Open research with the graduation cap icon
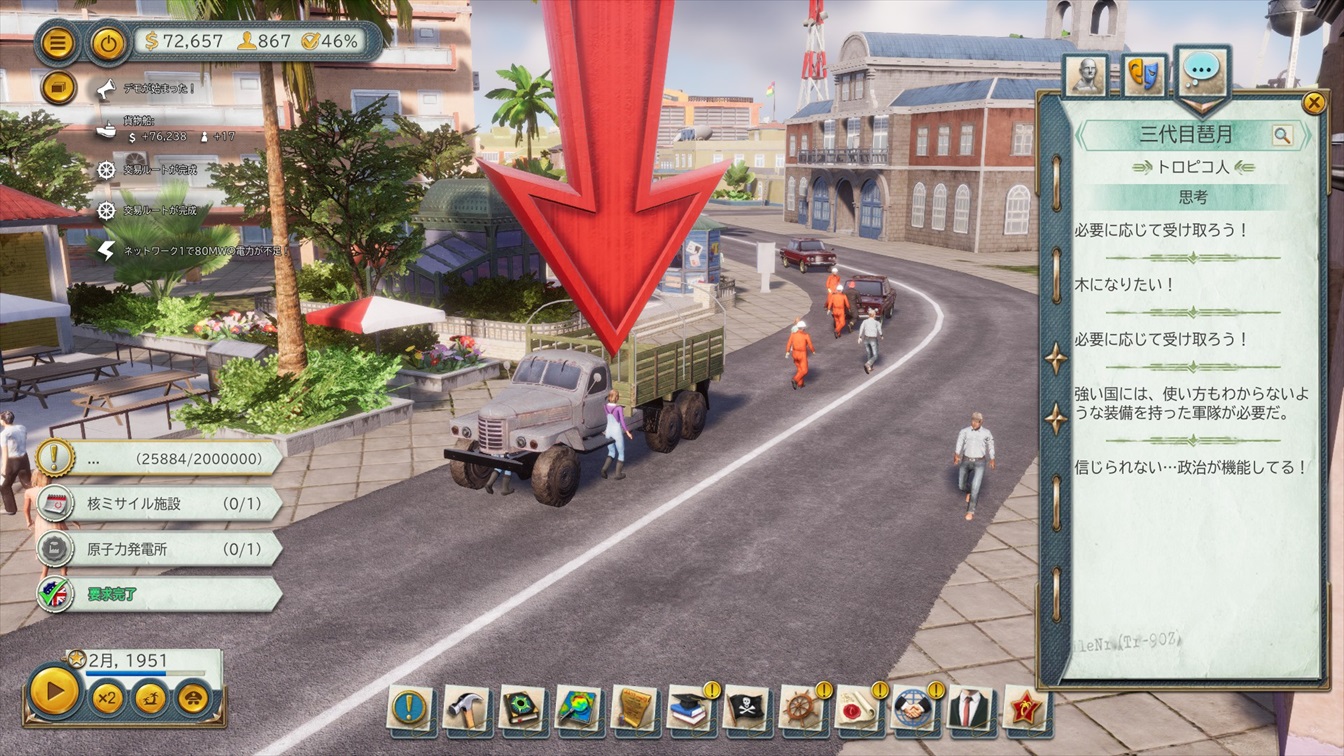Viewport: 1344px width, 756px height. (x=690, y=708)
